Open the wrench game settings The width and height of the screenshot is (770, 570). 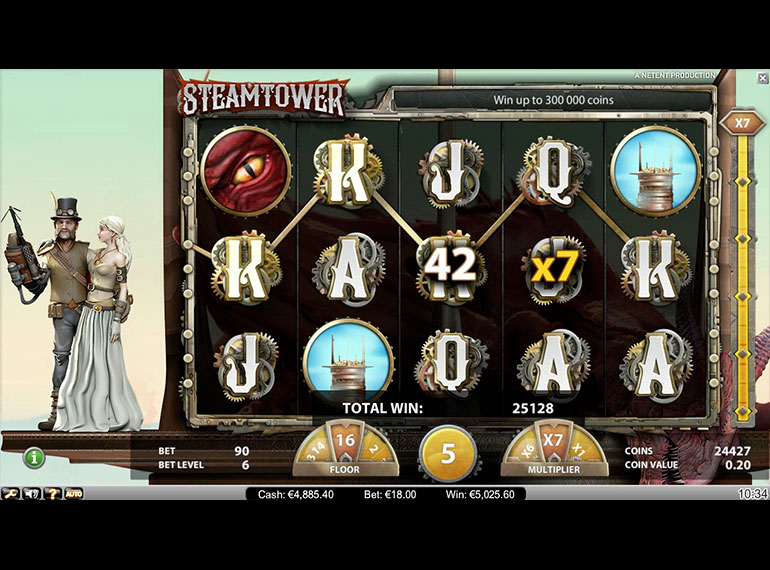[11, 493]
